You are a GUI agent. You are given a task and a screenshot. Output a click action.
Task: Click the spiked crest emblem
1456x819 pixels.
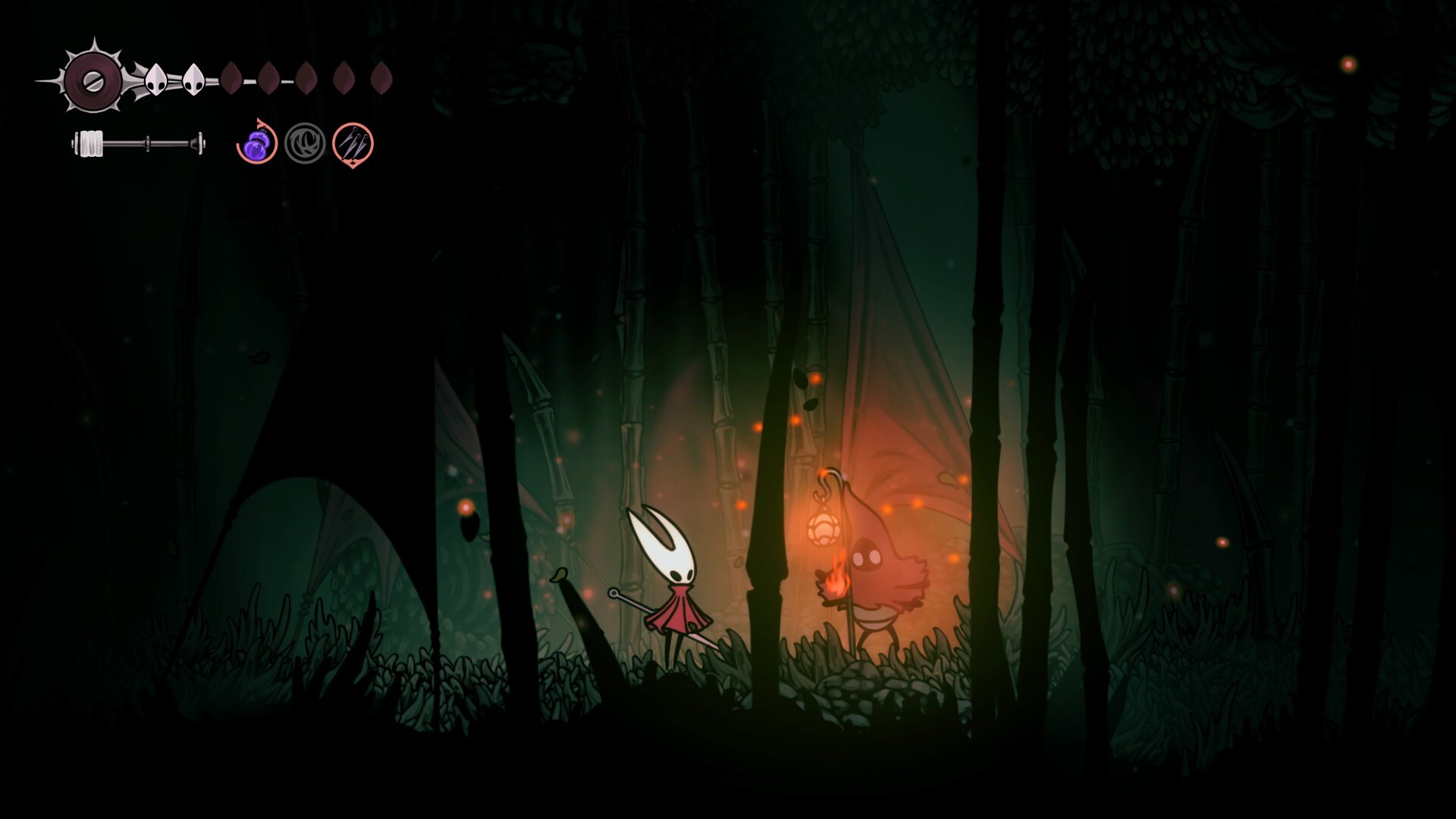(x=93, y=80)
